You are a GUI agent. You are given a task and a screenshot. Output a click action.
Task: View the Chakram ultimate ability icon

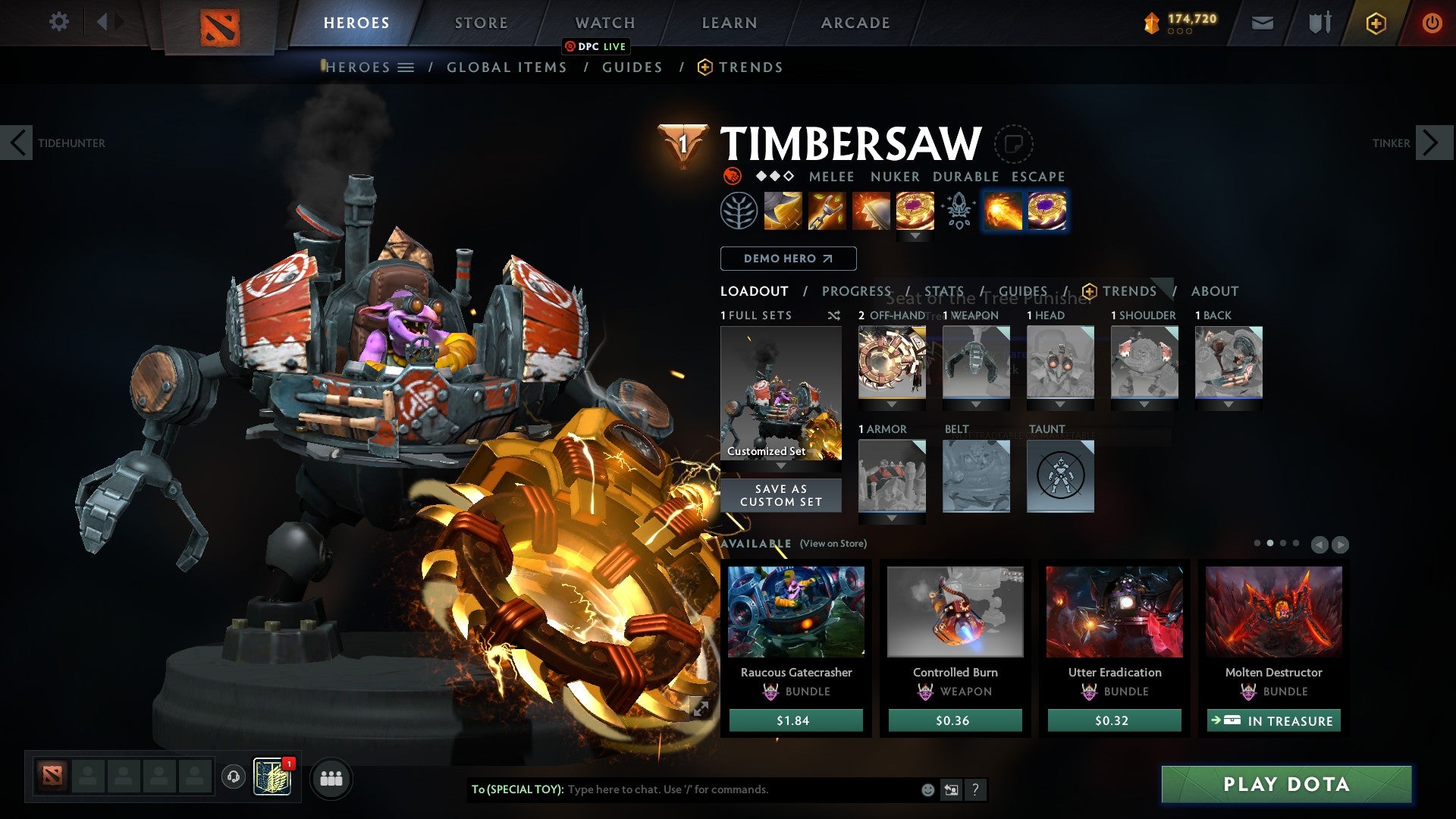coord(915,211)
